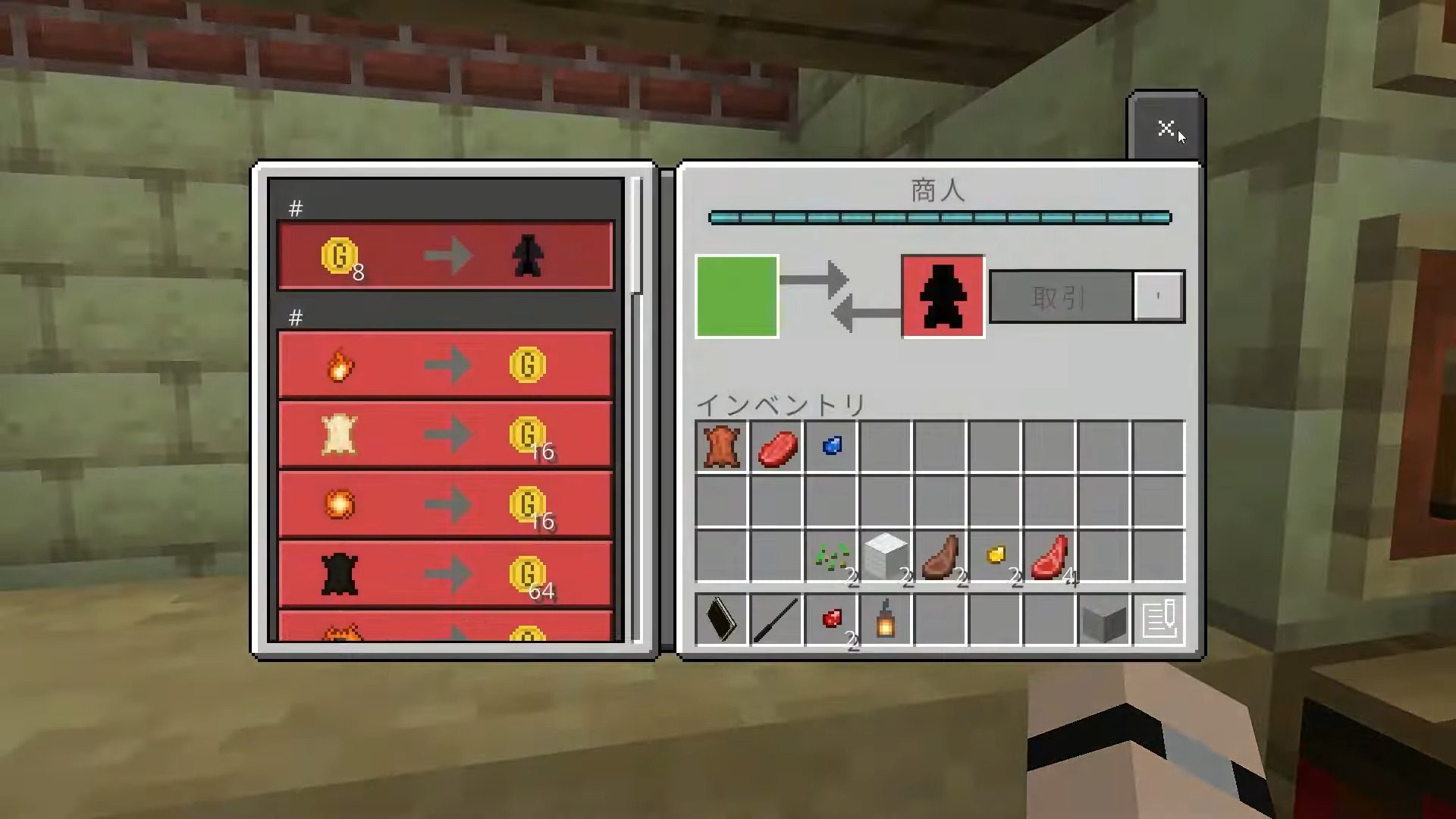The image size is (1456, 819).
Task: Choose the blaze powder to coin trade
Action: (446, 364)
